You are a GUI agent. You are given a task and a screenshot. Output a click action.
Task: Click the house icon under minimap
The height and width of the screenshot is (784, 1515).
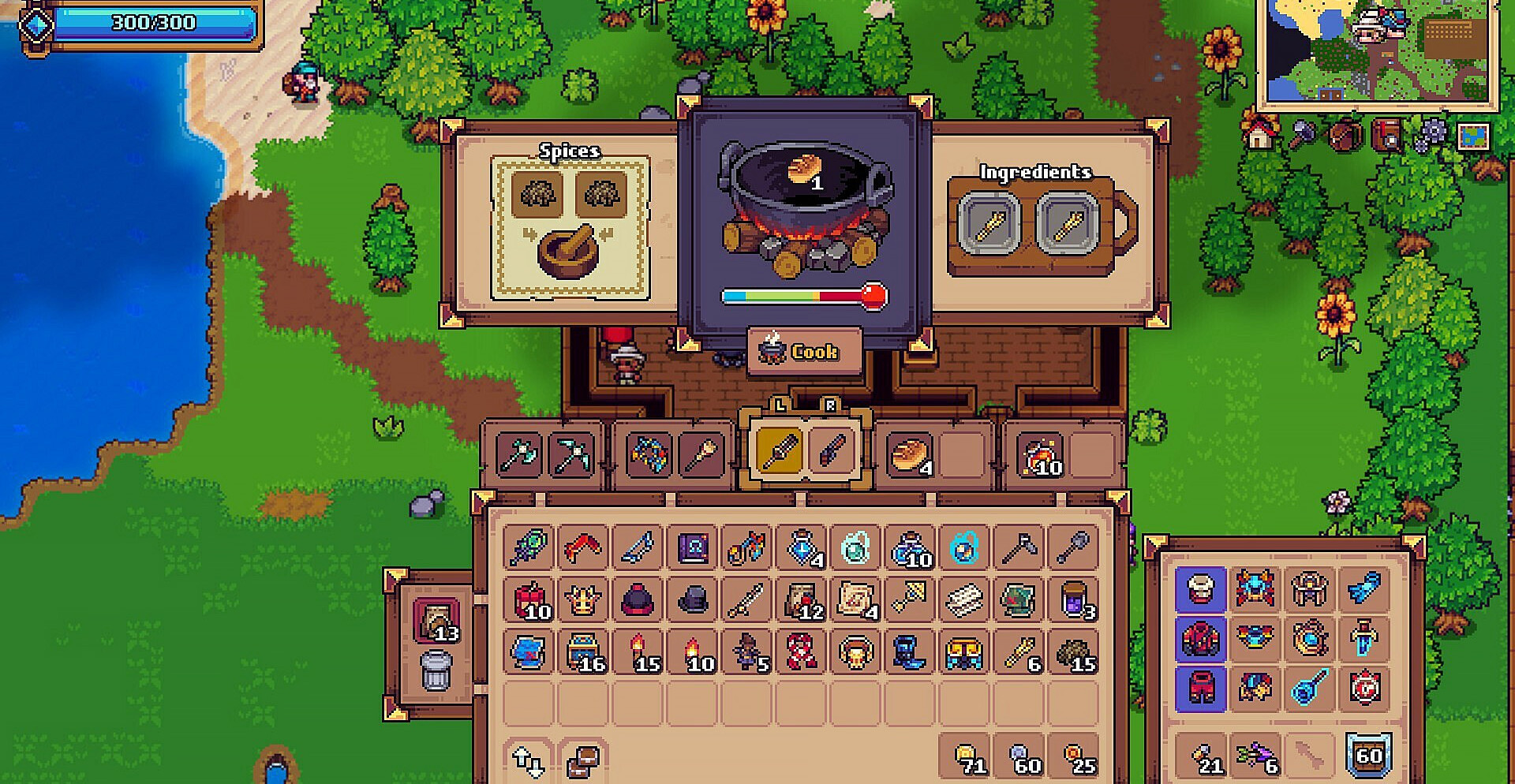click(x=1260, y=136)
